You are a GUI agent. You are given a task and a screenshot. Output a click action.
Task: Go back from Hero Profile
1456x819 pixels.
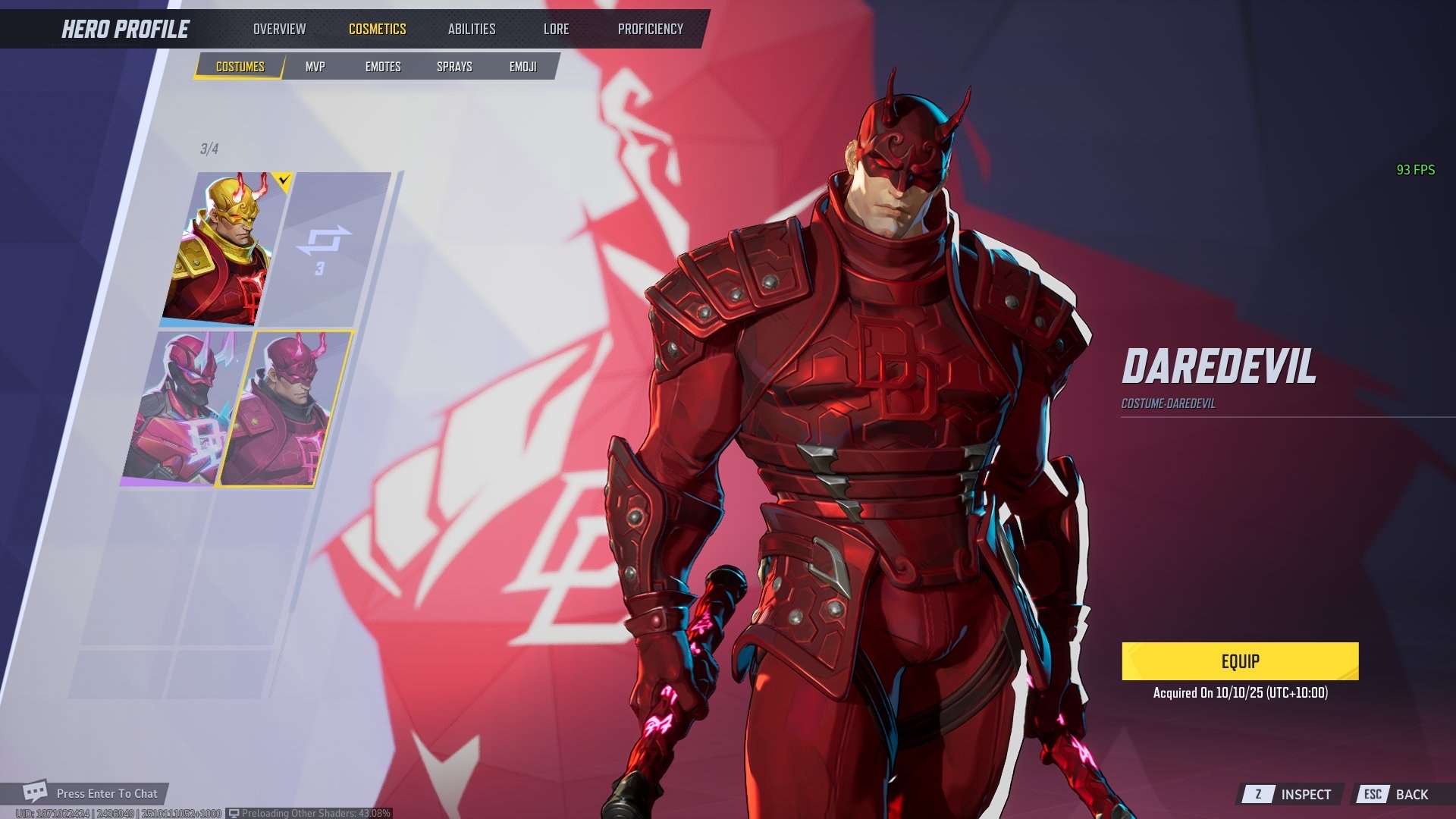coord(1396,794)
